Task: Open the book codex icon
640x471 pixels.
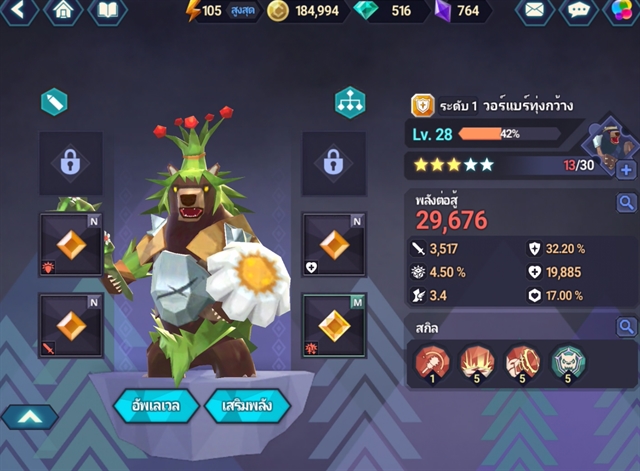Action: (x=107, y=11)
